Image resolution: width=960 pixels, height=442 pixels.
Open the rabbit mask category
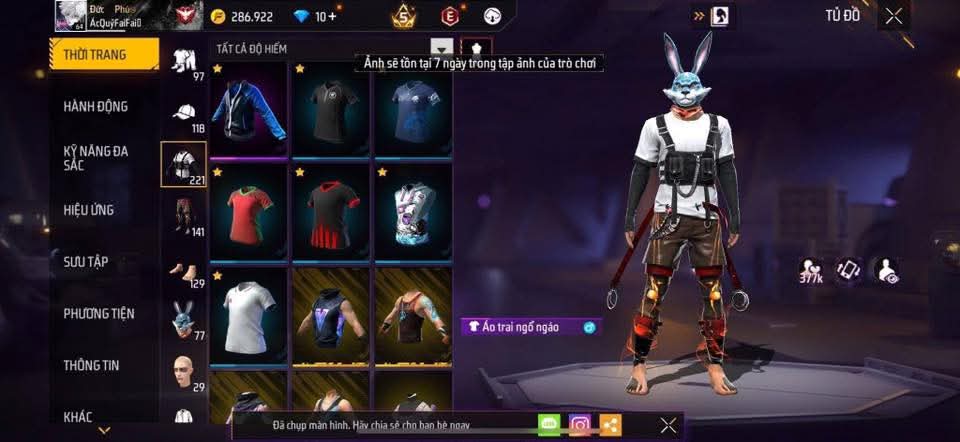(184, 320)
